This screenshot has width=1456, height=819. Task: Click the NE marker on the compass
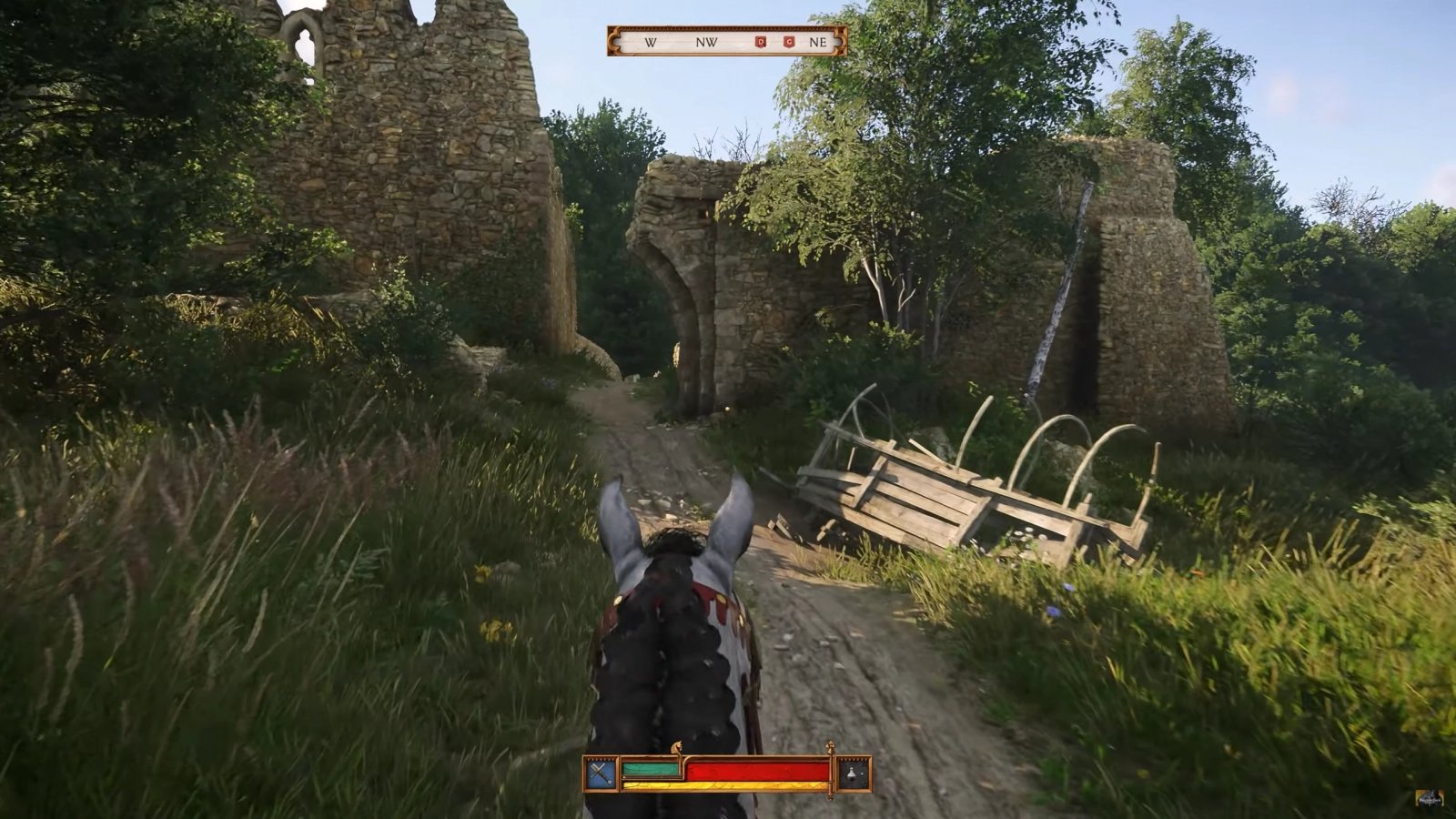[818, 42]
